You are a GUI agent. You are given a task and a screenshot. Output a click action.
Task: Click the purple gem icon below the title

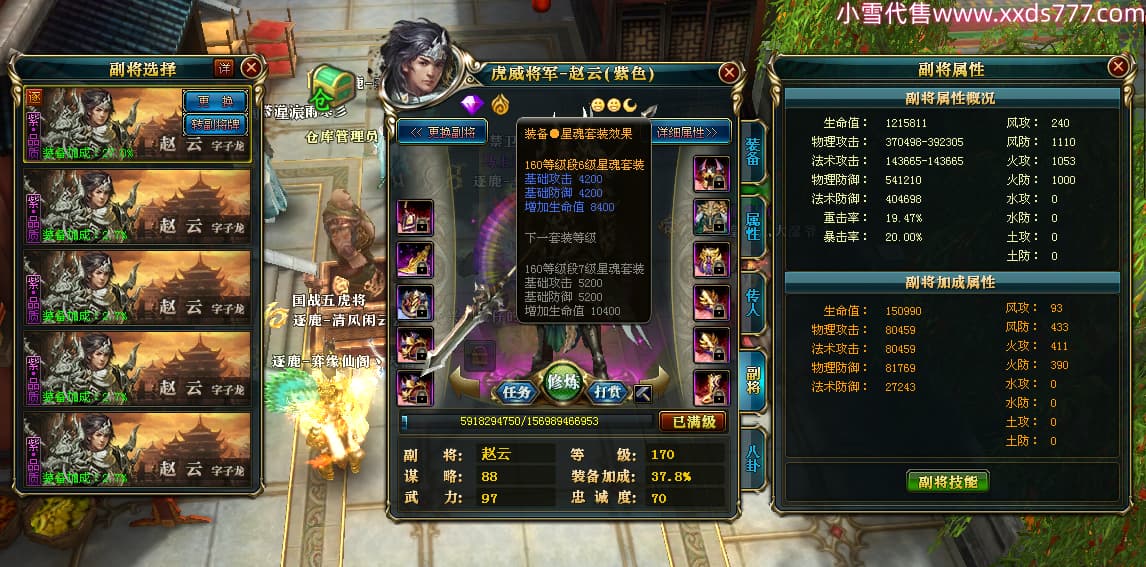coord(472,104)
